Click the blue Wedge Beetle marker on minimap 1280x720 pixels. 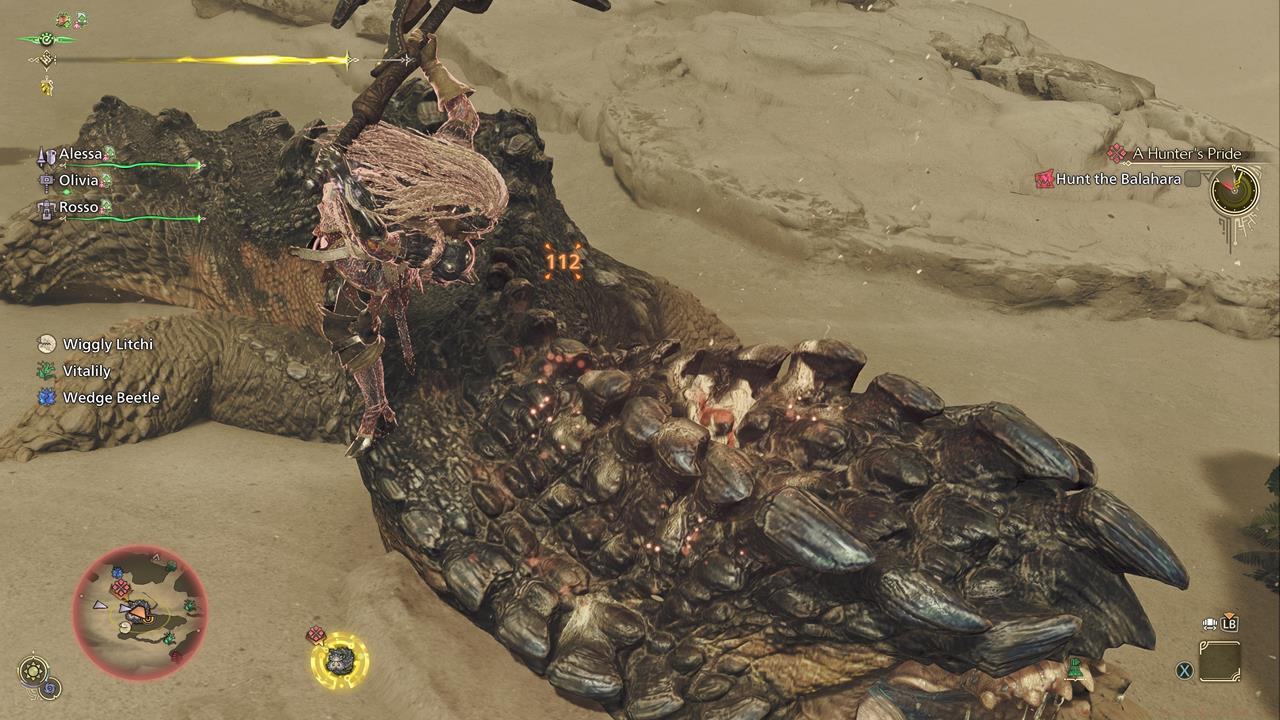click(x=117, y=571)
